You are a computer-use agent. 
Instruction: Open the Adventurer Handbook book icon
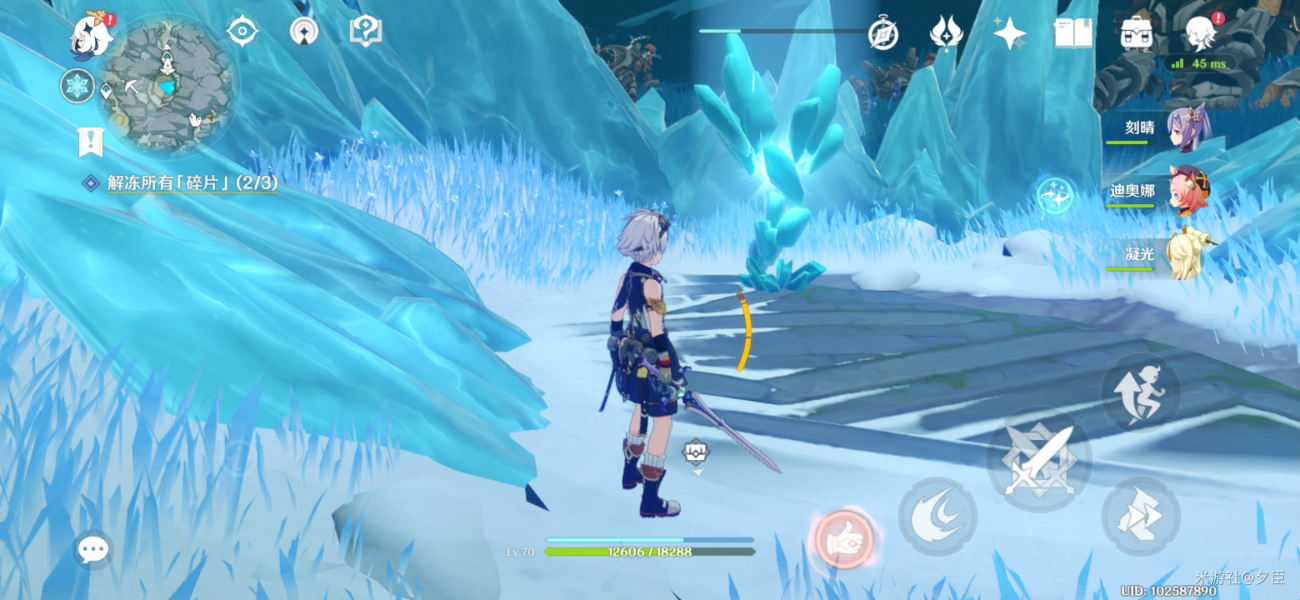click(1073, 34)
